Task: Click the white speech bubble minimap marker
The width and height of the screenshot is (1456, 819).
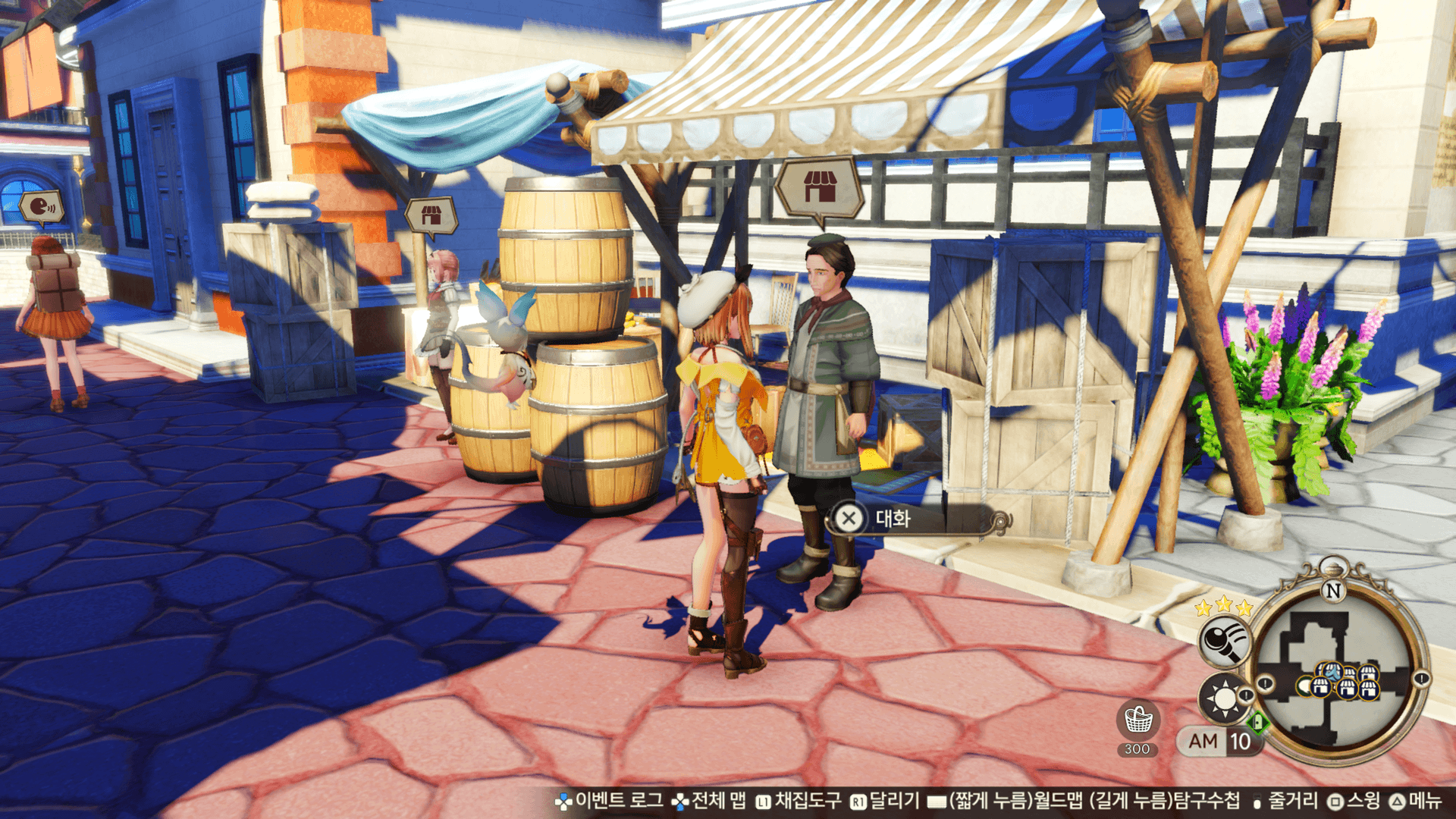Action: (1304, 687)
